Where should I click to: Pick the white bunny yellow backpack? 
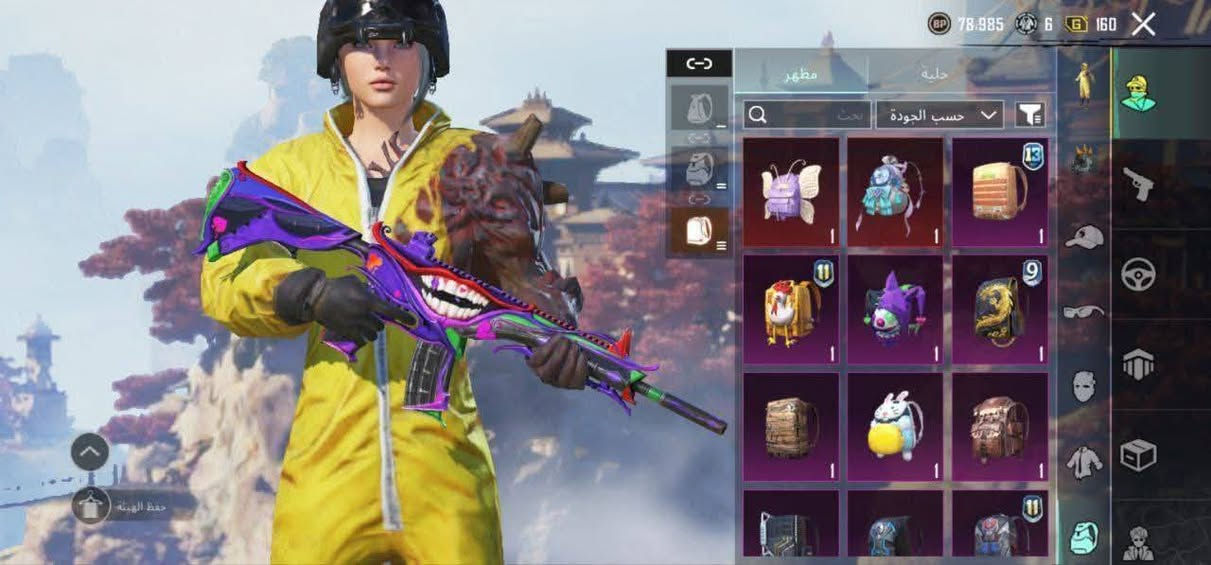pyautogui.click(x=895, y=426)
